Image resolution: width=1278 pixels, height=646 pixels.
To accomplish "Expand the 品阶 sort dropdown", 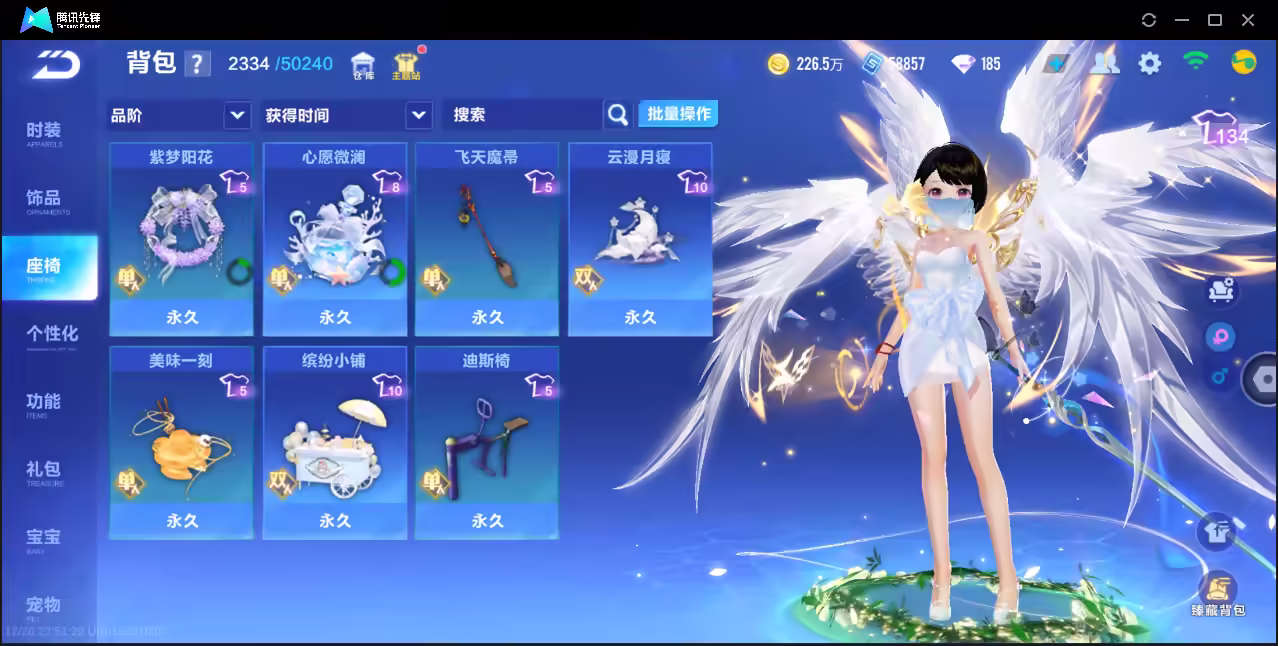I will click(x=237, y=115).
